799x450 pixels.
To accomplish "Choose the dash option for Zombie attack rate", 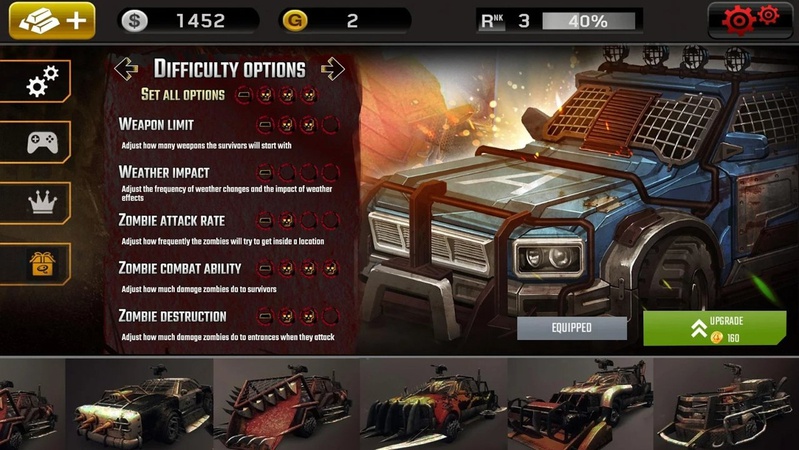I will click(265, 221).
